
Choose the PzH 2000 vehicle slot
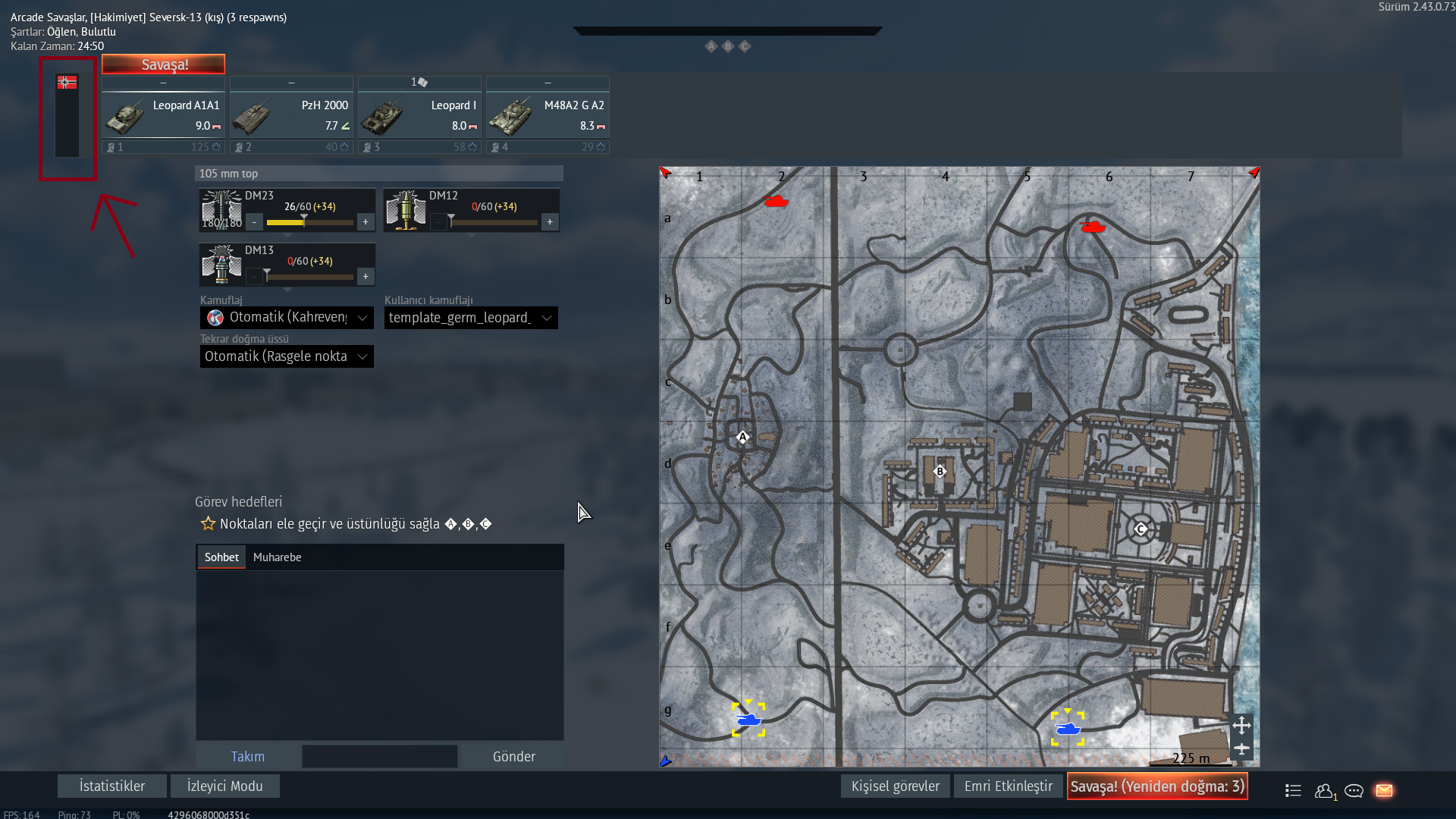[291, 115]
